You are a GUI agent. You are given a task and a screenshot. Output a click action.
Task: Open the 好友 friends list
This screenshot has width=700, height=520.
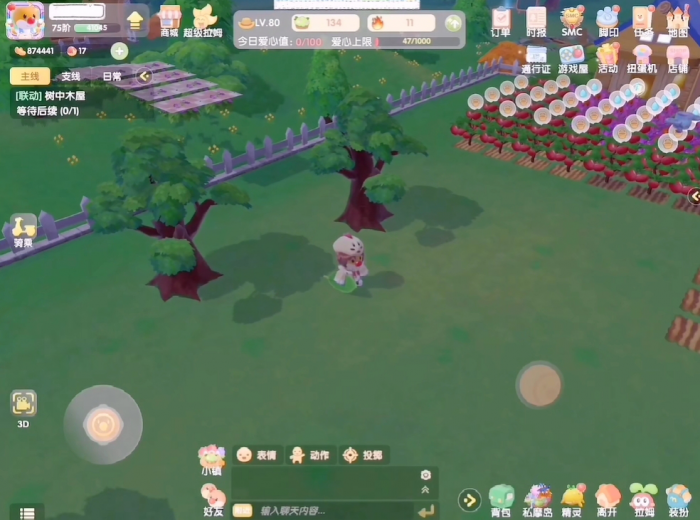coord(213,499)
